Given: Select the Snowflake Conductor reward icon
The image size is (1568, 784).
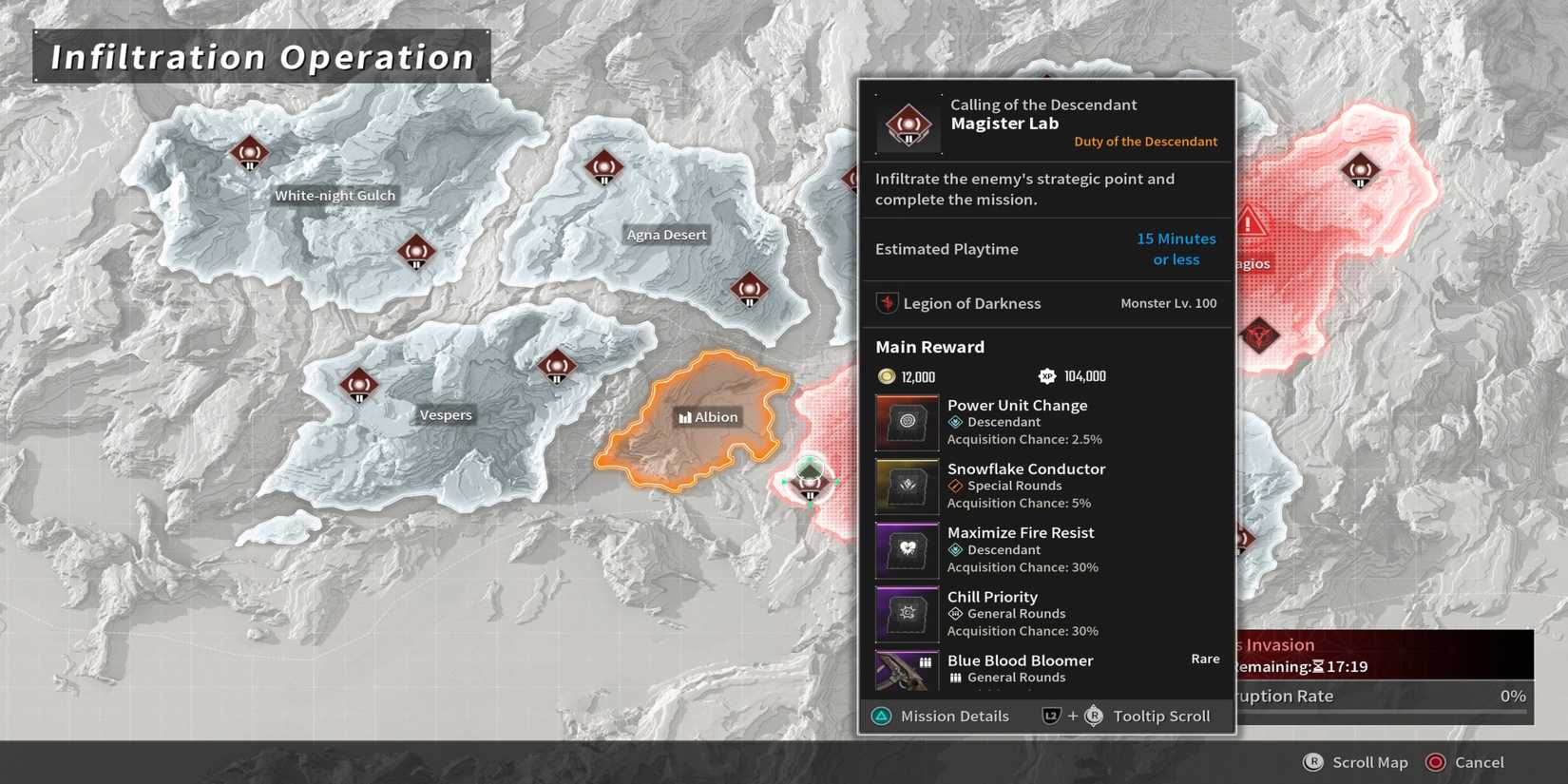Looking at the screenshot, I should tap(907, 486).
